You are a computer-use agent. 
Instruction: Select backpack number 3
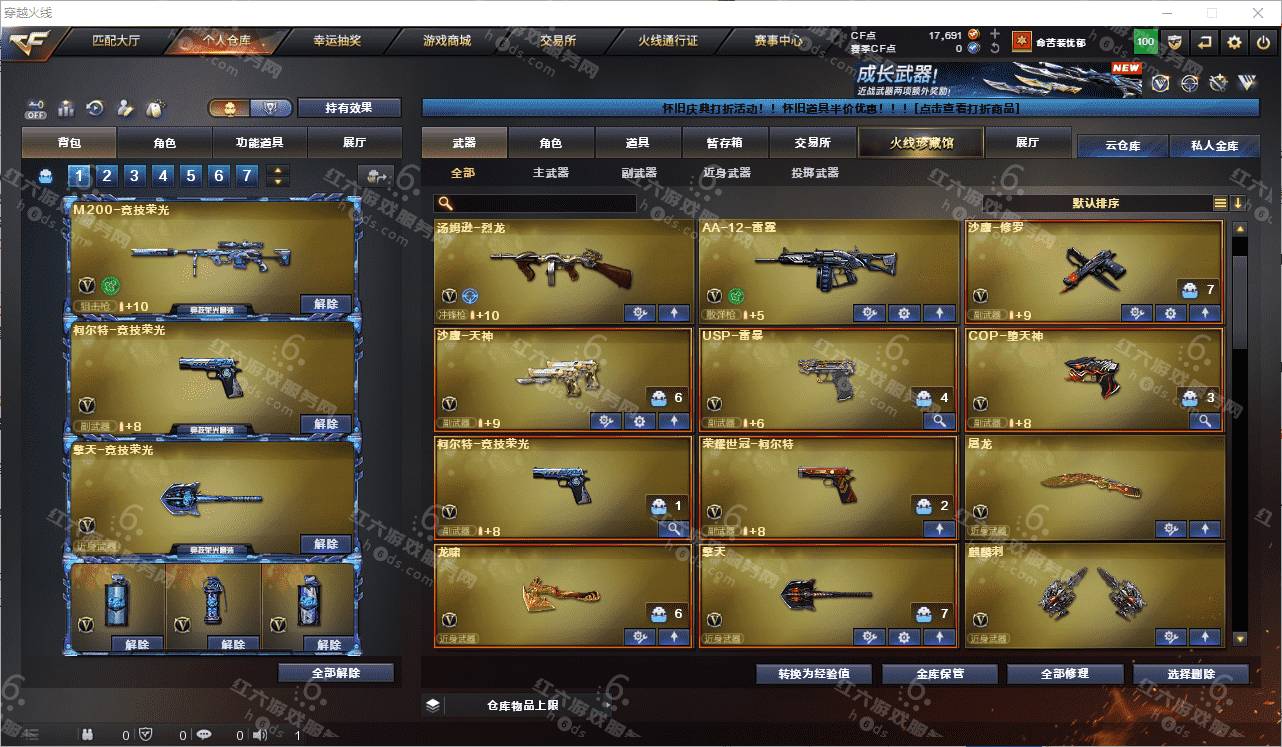coord(135,176)
